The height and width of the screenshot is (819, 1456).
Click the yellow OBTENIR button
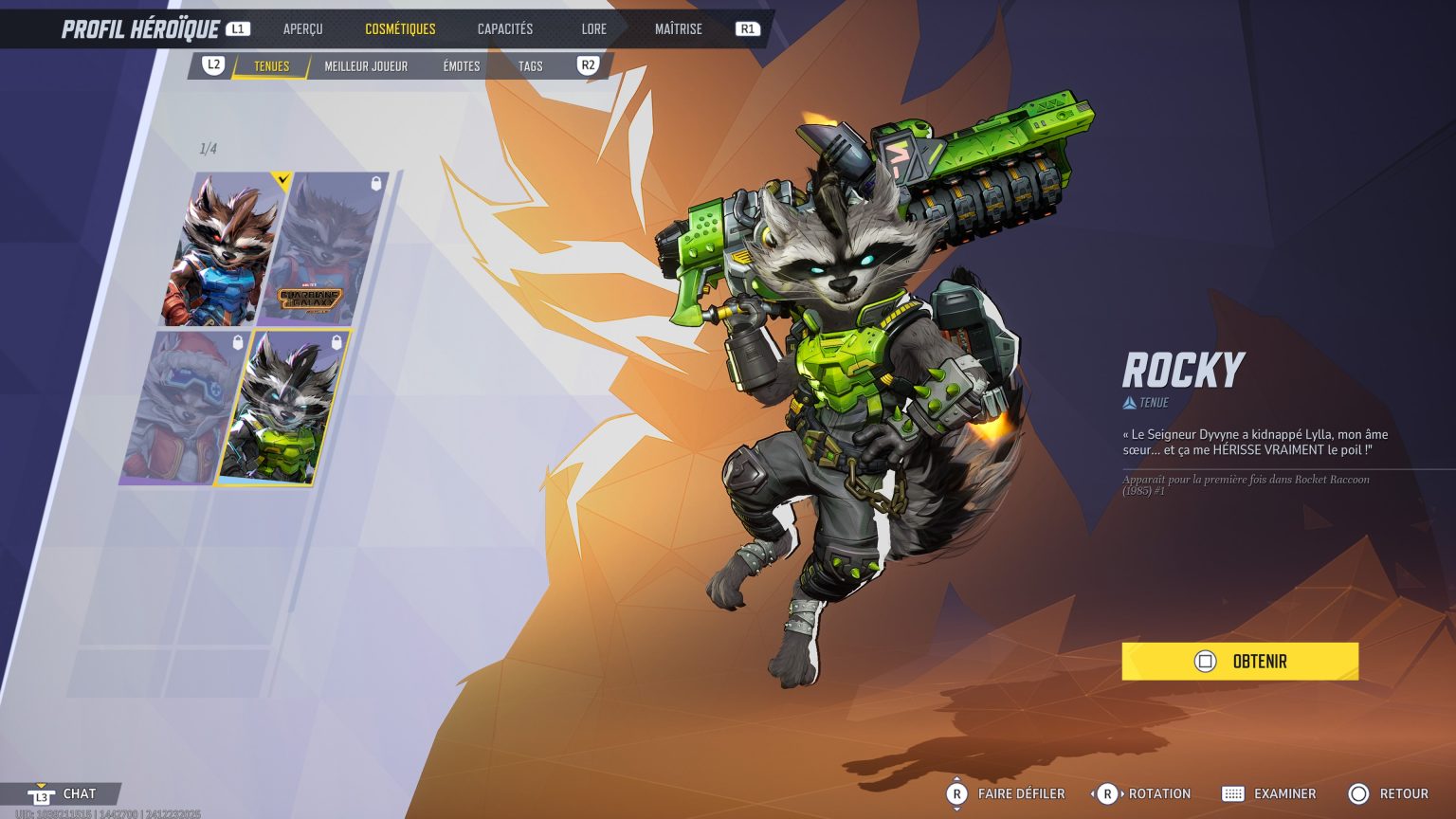tap(1239, 661)
